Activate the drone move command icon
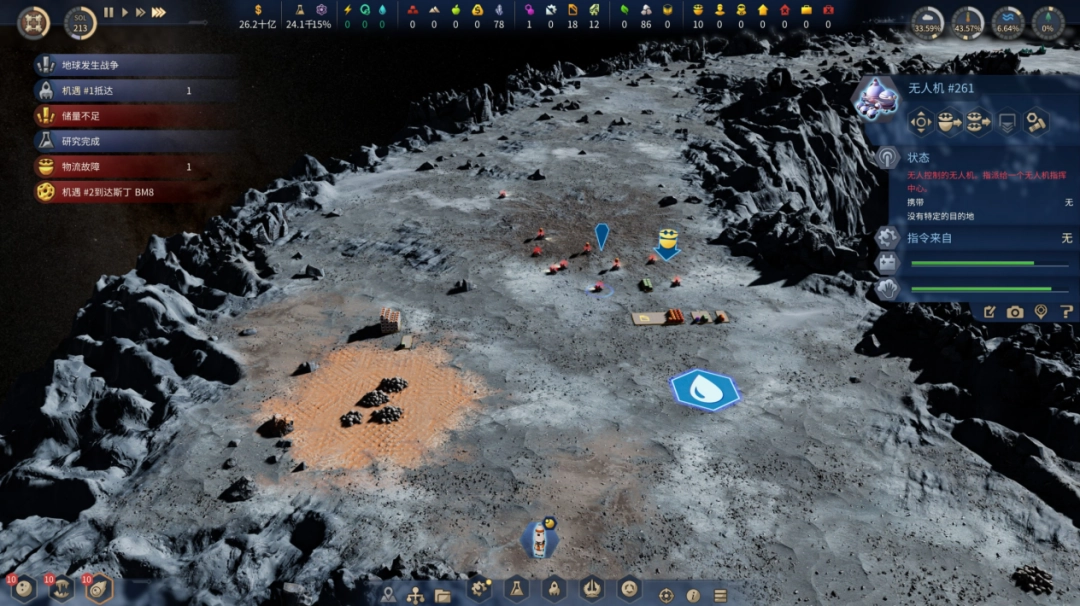1080x606 pixels. [x=920, y=122]
